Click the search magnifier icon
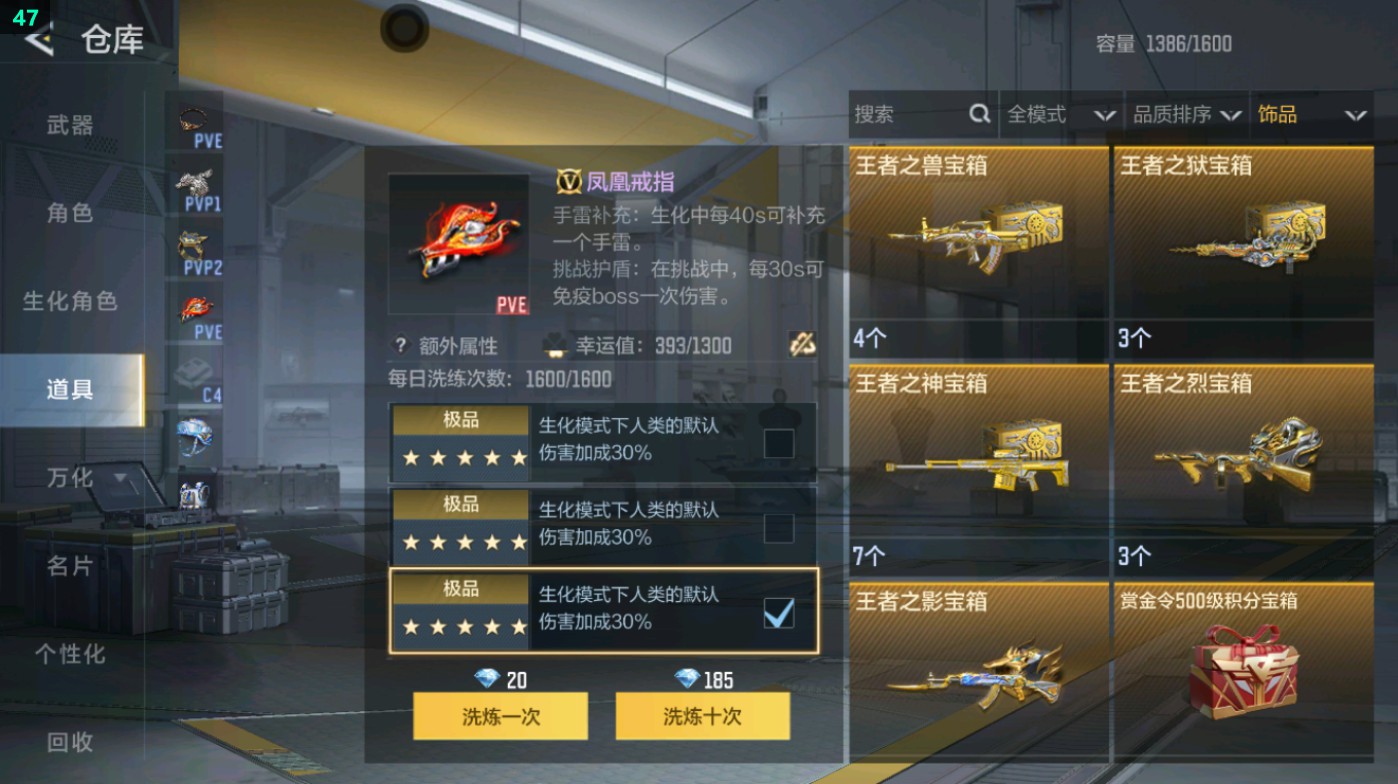The height and width of the screenshot is (784, 1398). click(977, 115)
